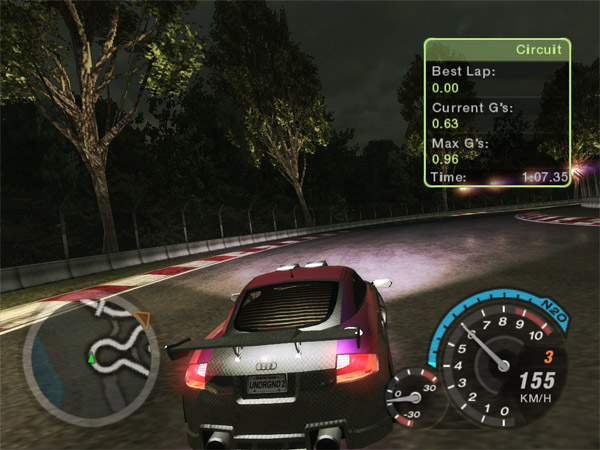Select the green player arrow on the minimap
The image size is (600, 450).
(92, 355)
